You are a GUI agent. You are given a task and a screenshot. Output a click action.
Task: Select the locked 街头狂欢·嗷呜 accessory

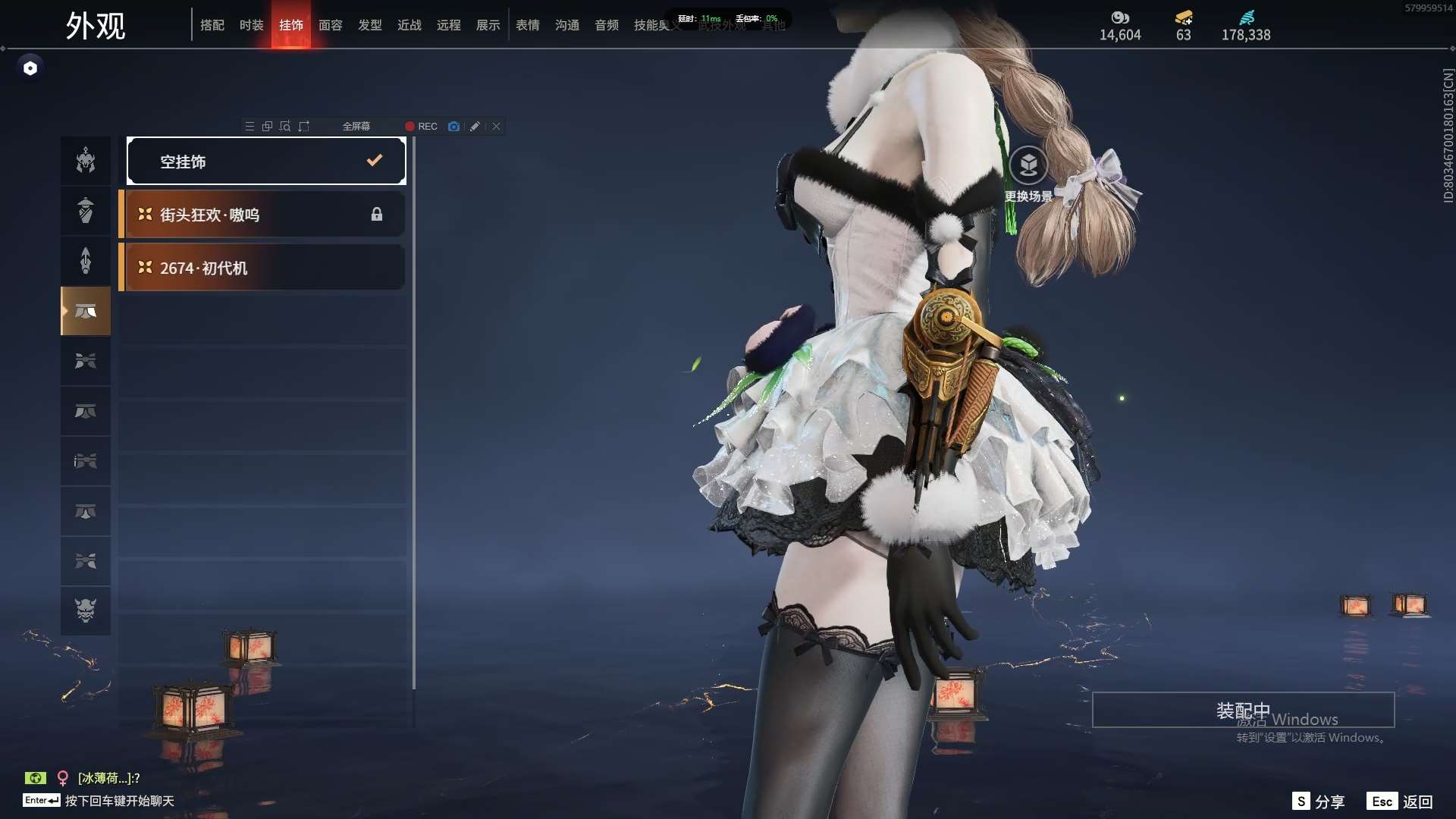click(x=262, y=215)
